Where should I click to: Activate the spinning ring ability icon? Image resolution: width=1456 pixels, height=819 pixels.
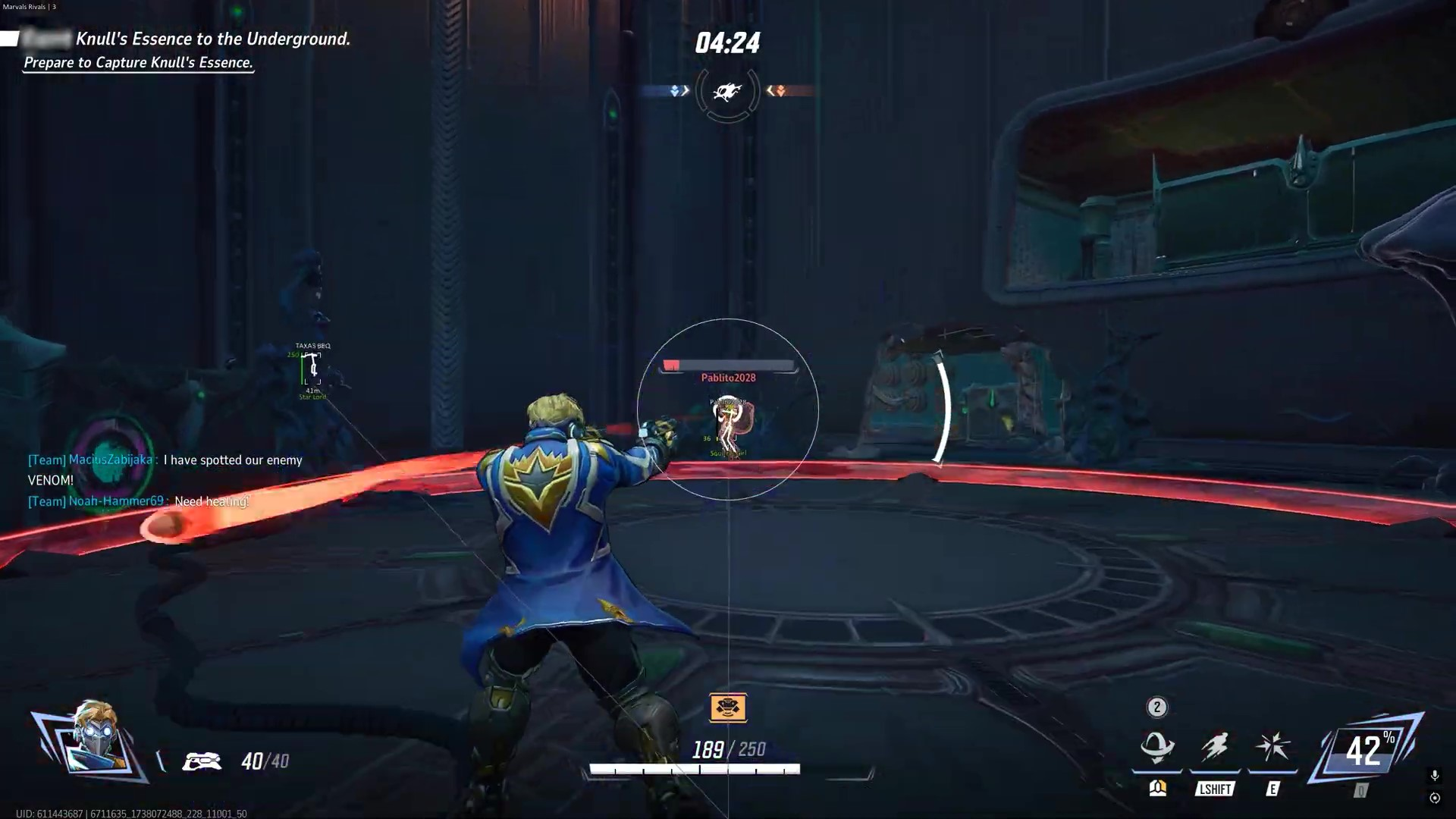1157,747
